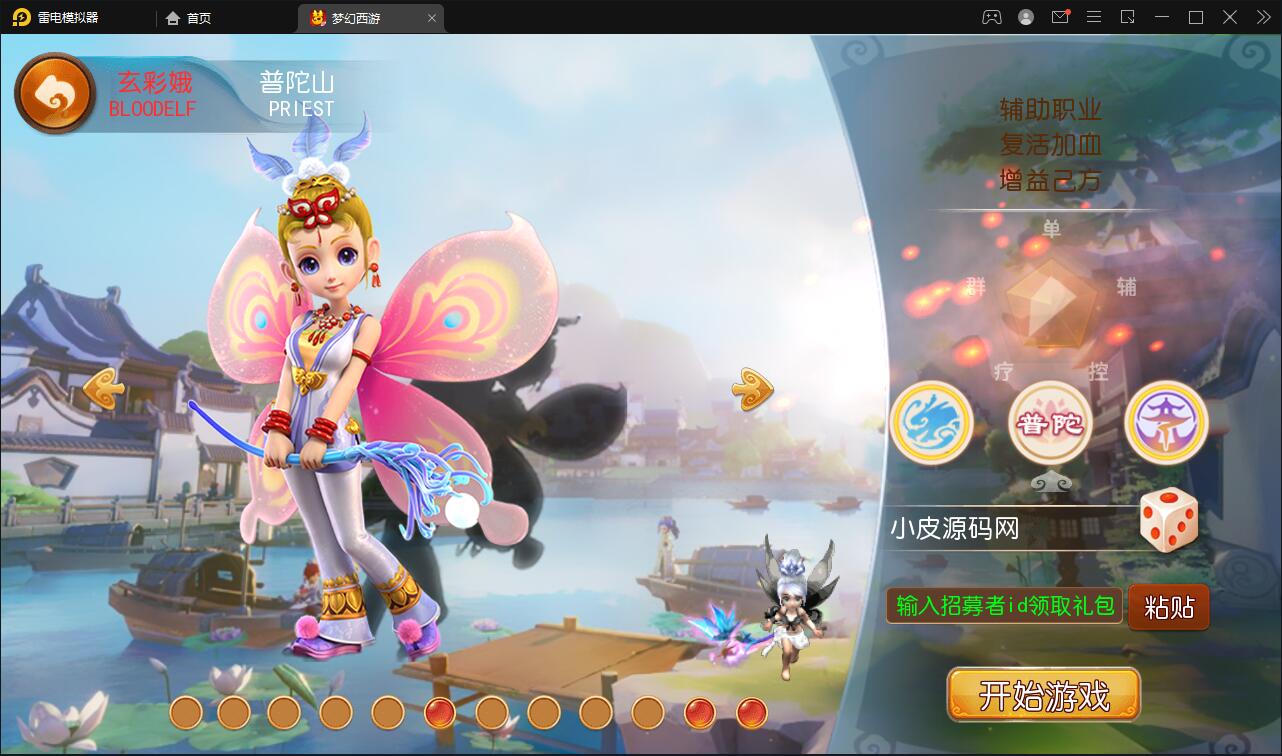
Task: Expand the double-chevron overflow in title bar
Action: click(x=1262, y=17)
